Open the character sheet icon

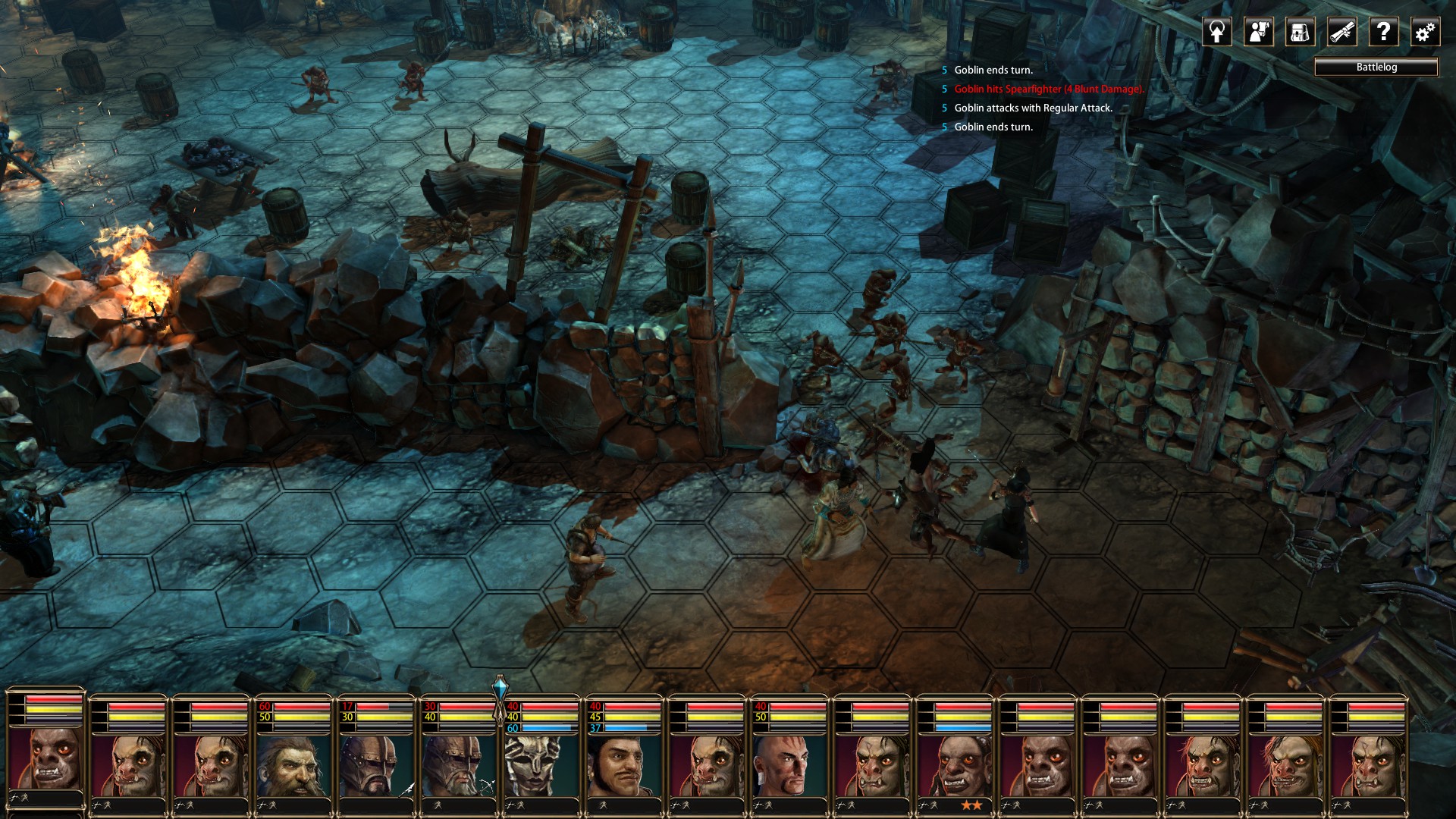pos(1259,32)
